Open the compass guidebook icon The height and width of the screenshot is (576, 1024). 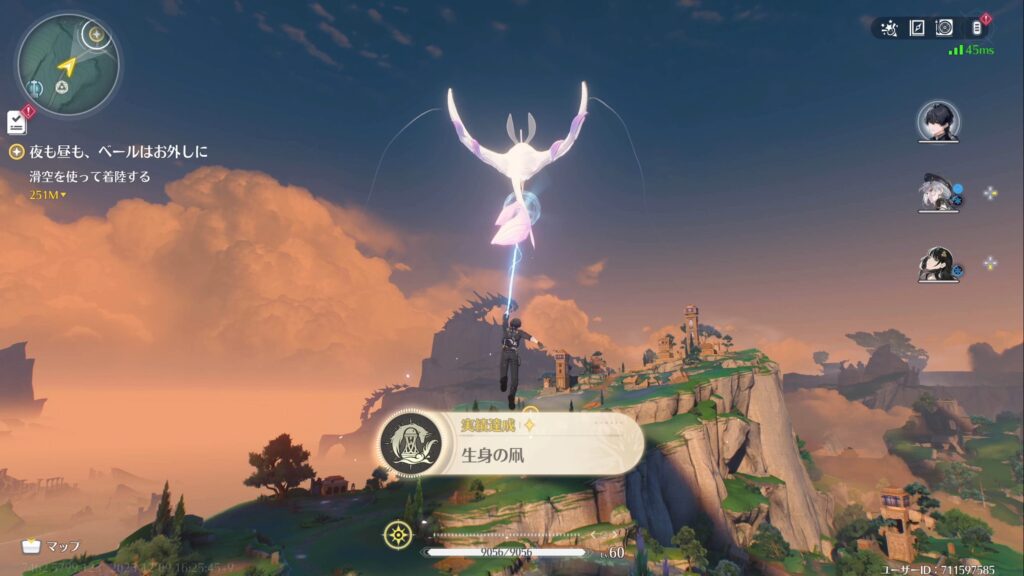click(916, 28)
